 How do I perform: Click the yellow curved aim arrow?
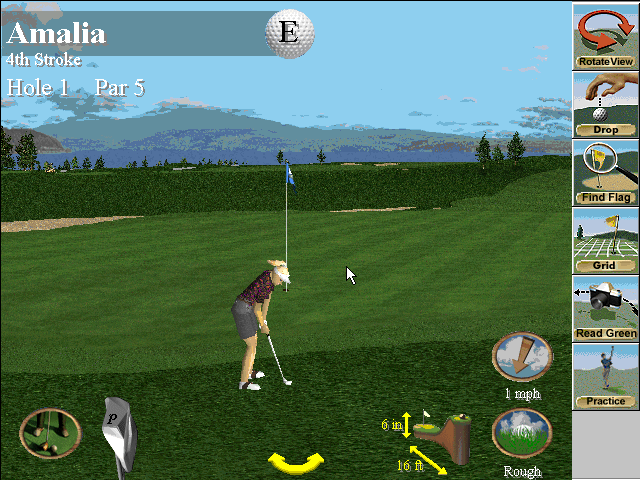point(296,462)
